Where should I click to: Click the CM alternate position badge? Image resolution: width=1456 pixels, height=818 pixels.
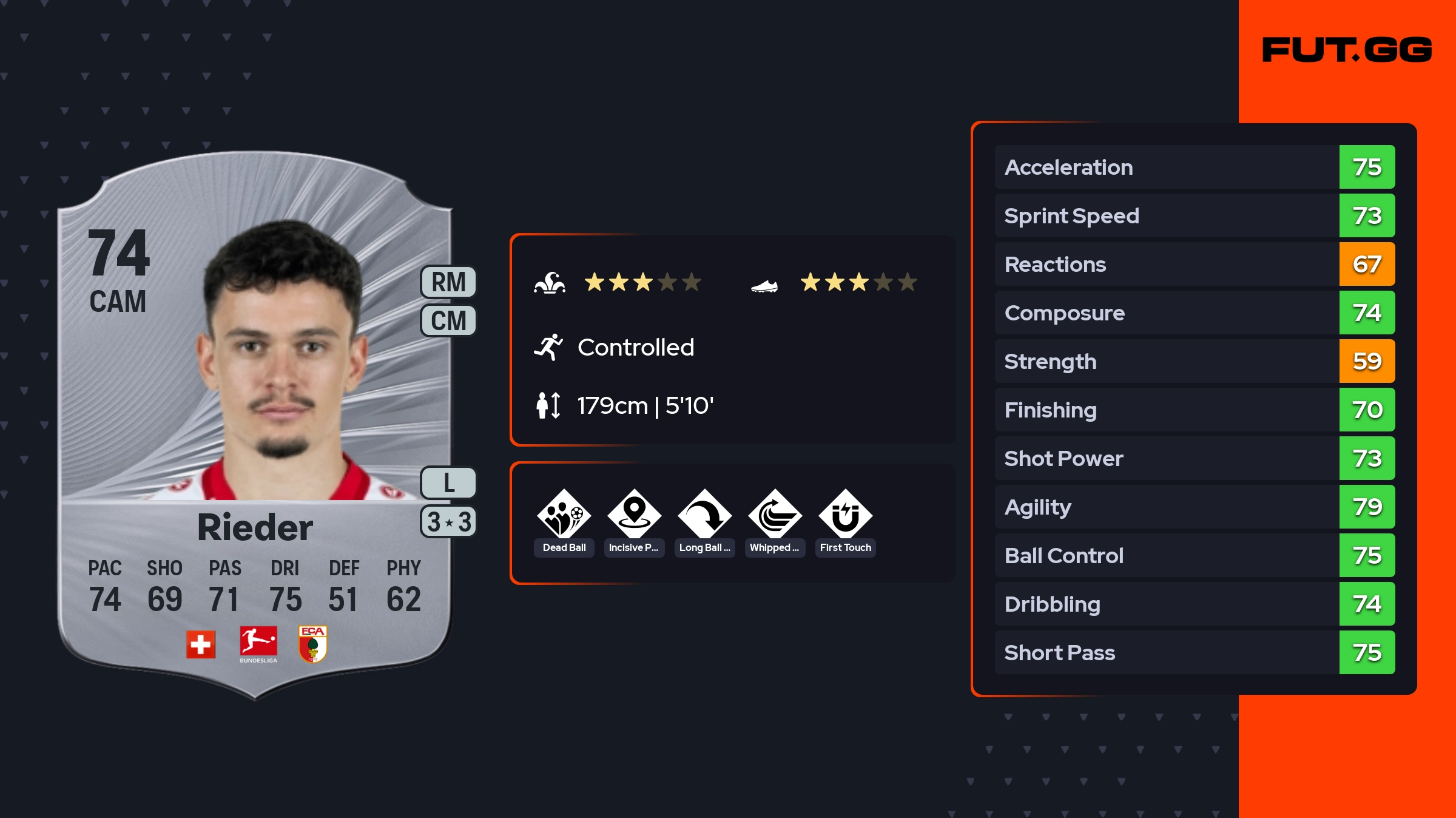pyautogui.click(x=448, y=320)
